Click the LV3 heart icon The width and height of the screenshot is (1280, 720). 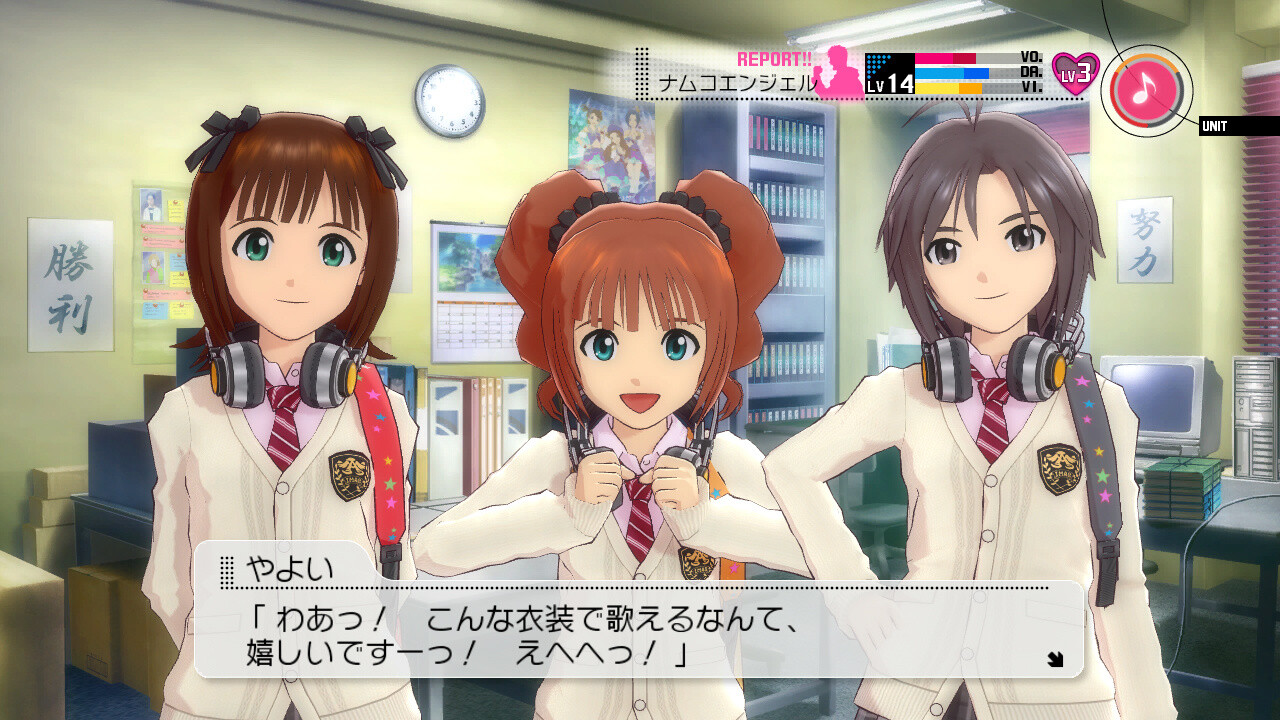pyautogui.click(x=1076, y=74)
